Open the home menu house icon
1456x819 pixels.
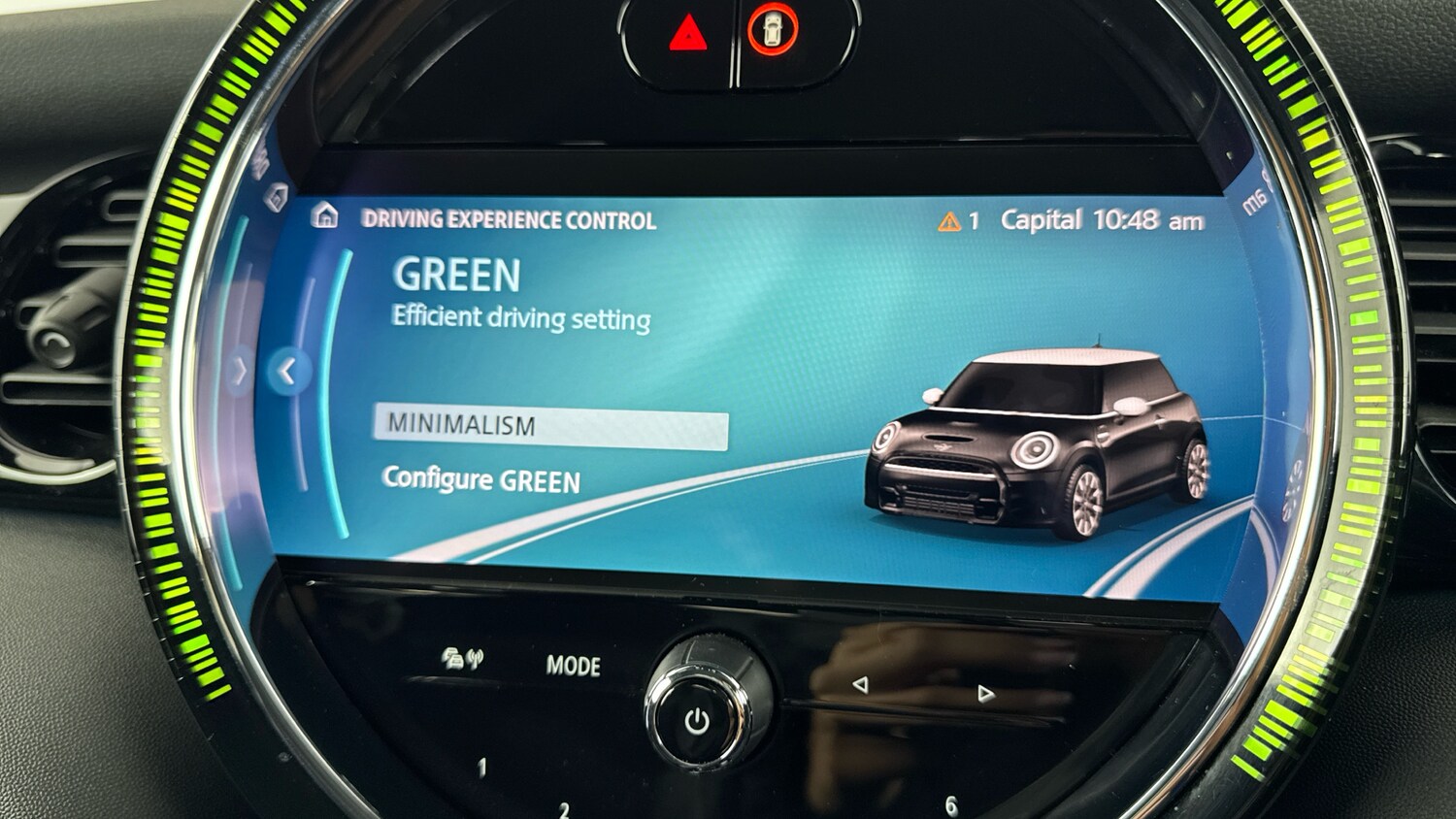pyautogui.click(x=324, y=214)
